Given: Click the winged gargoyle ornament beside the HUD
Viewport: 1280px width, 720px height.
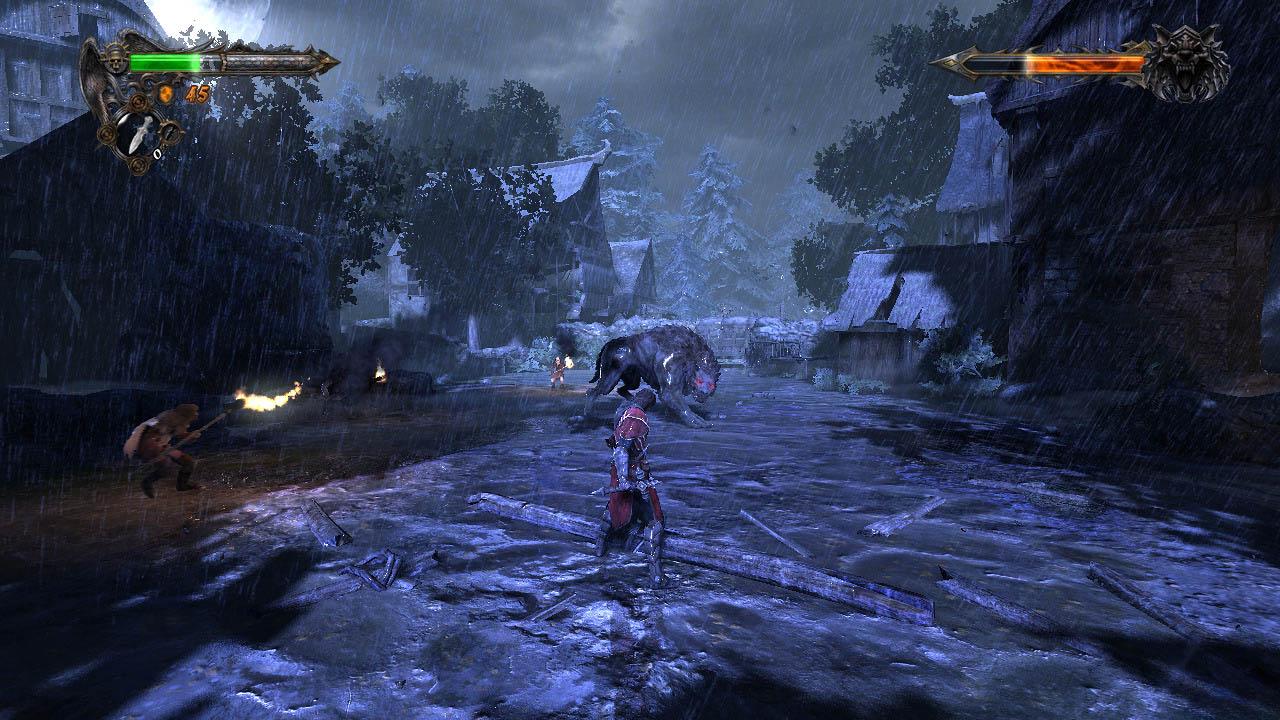Looking at the screenshot, I should tap(93, 83).
